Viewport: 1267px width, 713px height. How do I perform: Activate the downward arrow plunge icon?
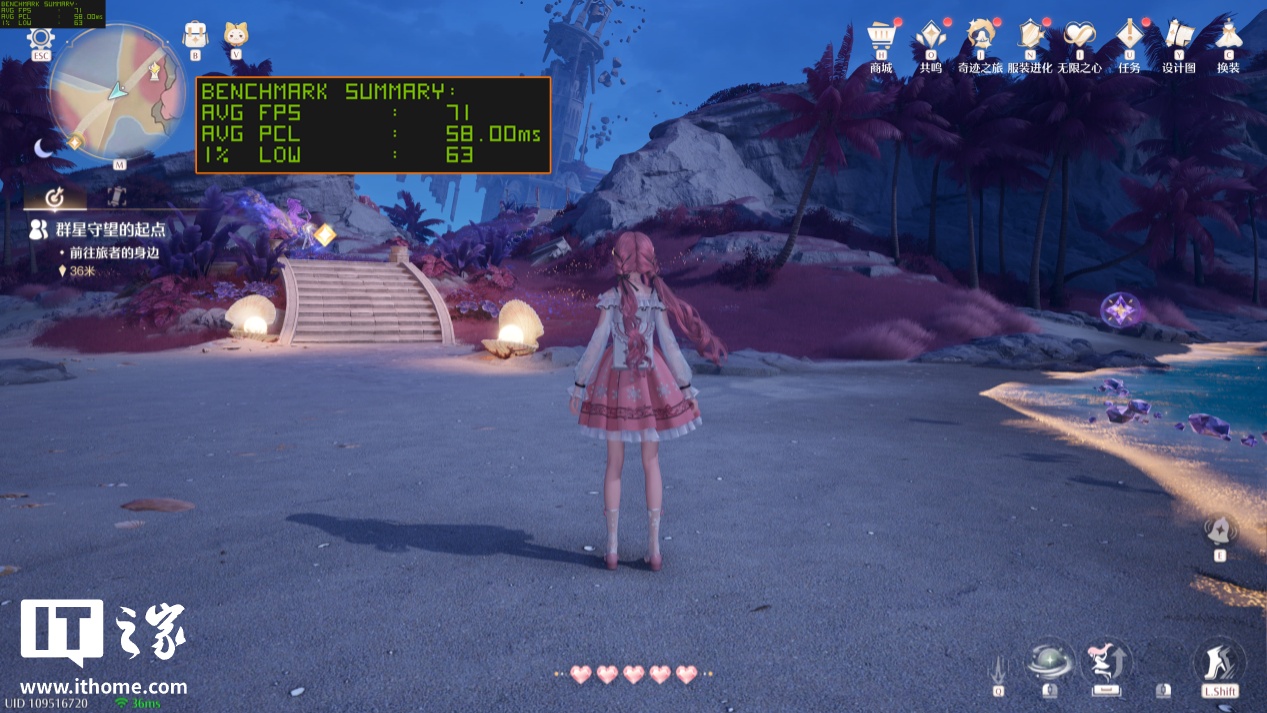coord(998,668)
